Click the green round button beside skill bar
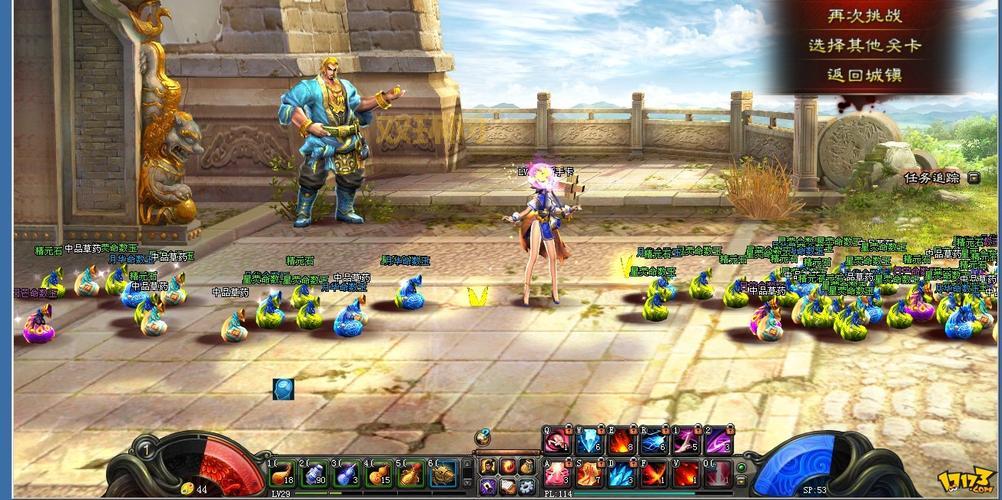The width and height of the screenshot is (1002, 500). coord(741,468)
